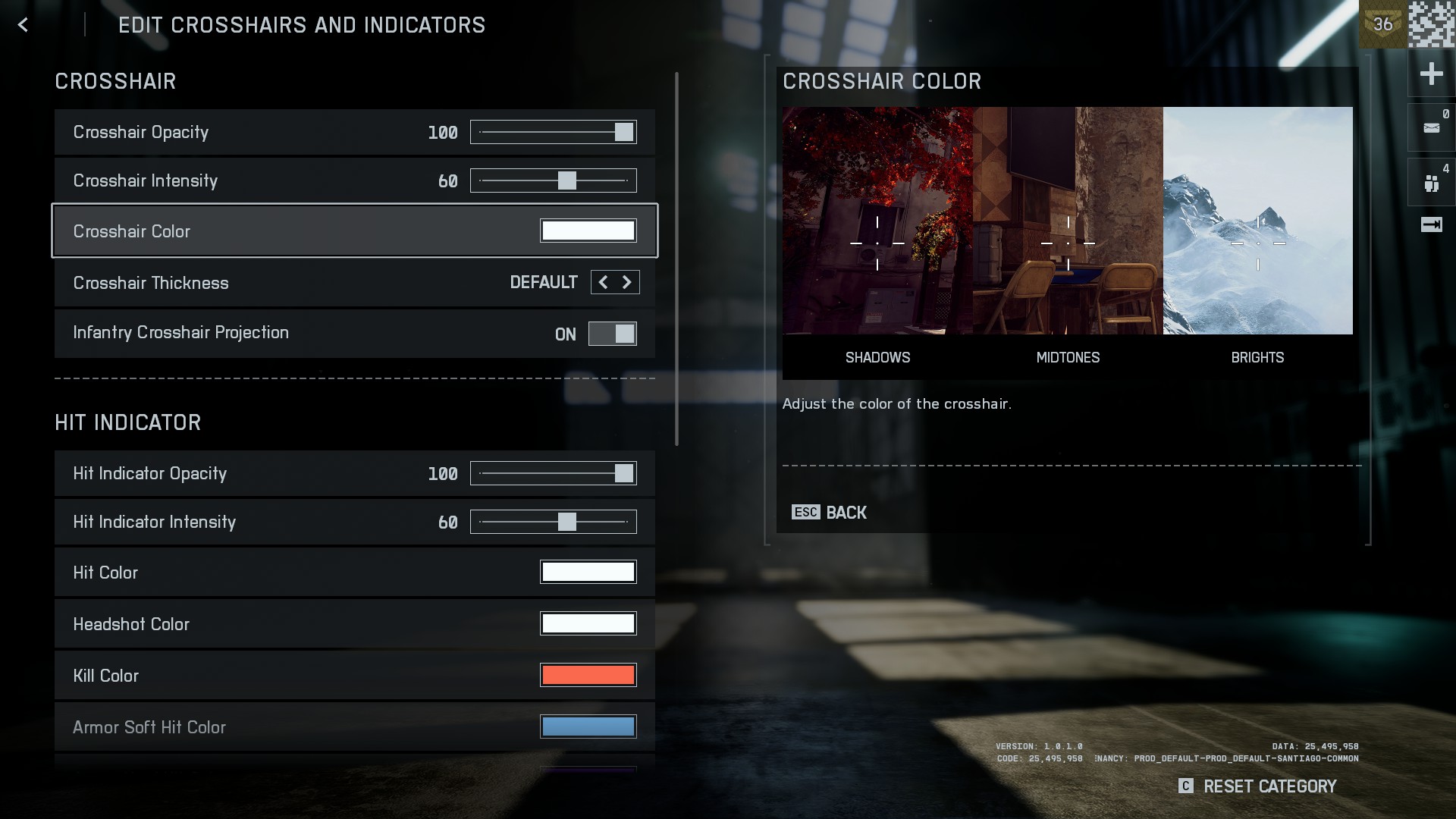Go back using the top-left arrow
1456x819 pixels.
23,25
